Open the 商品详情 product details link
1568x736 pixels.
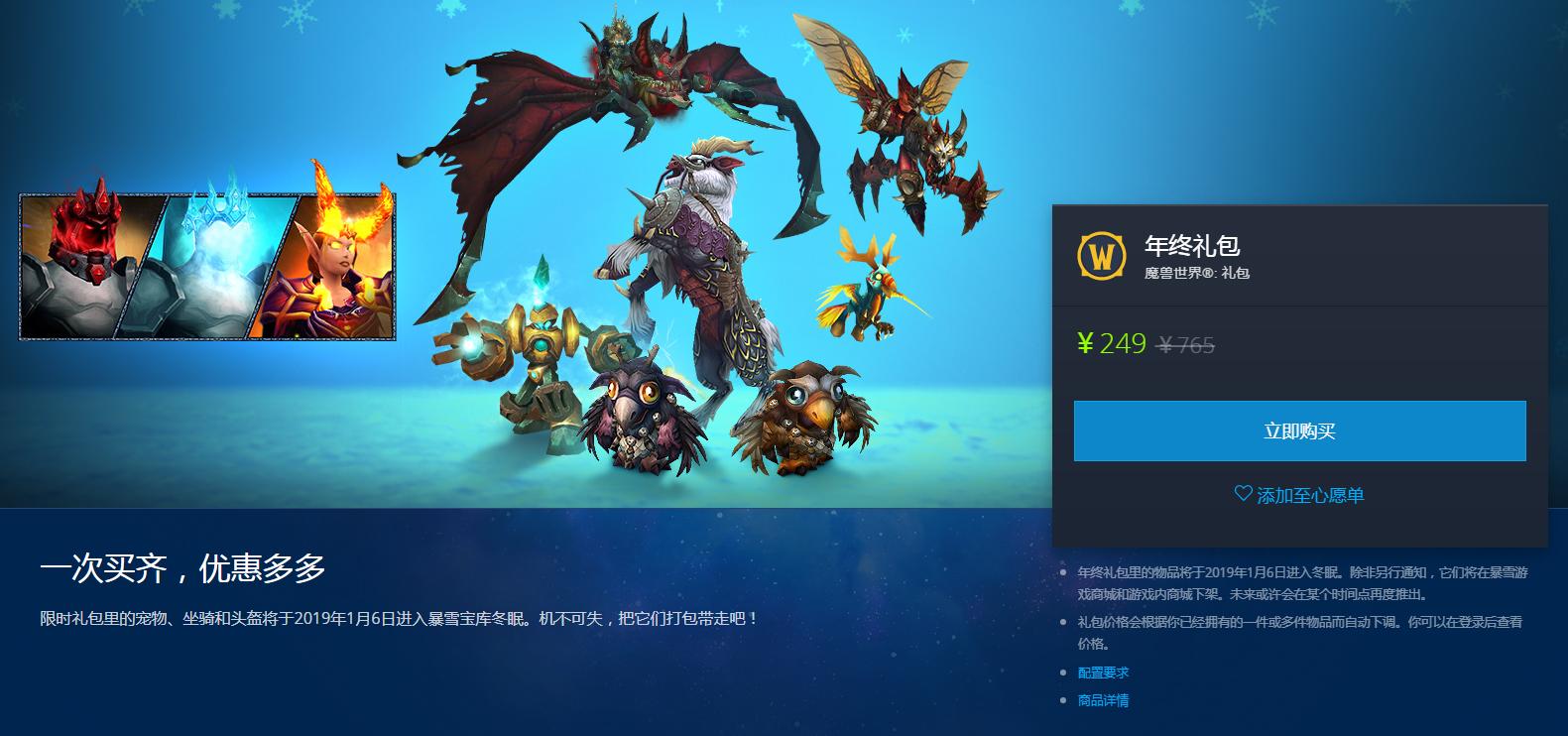(x=1103, y=699)
